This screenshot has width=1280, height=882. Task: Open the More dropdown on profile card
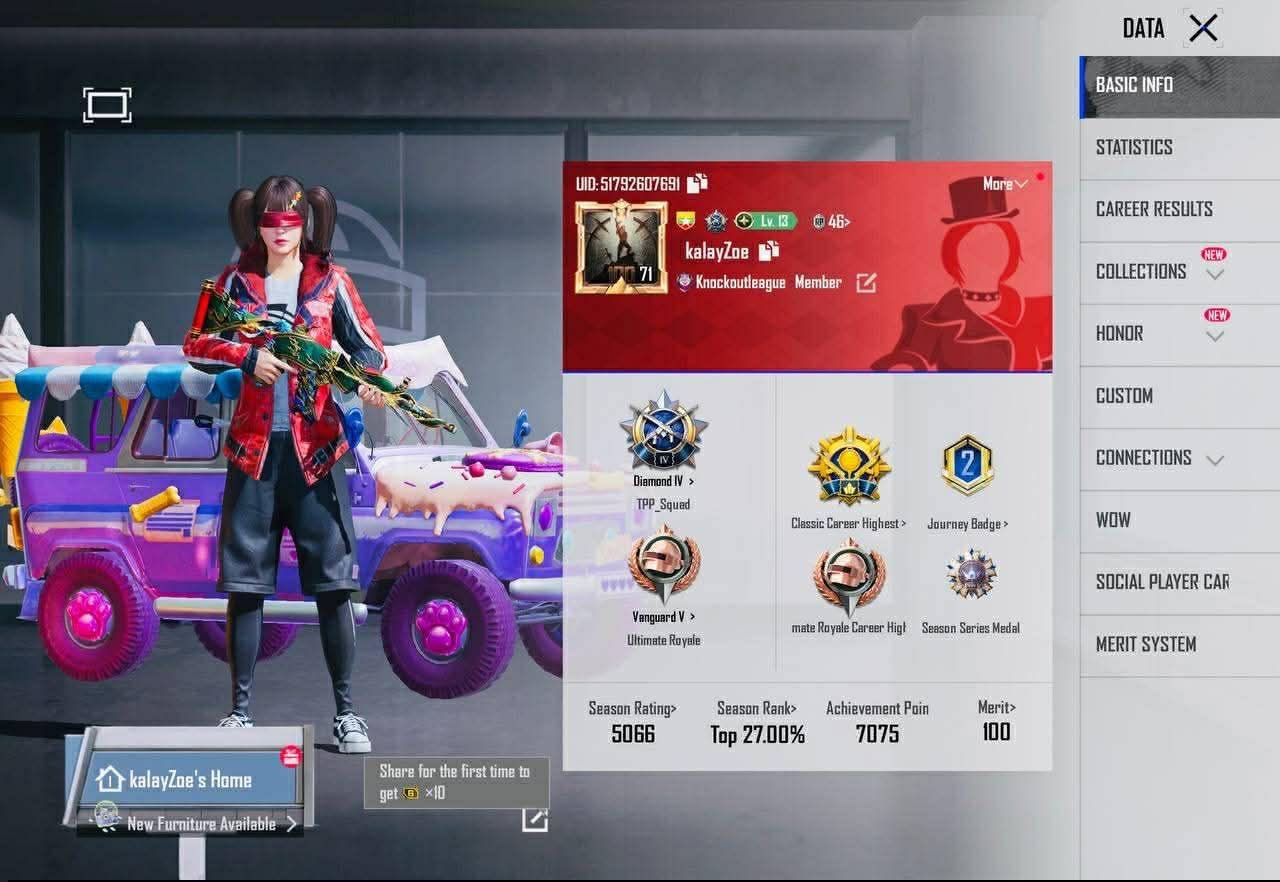click(x=1005, y=184)
